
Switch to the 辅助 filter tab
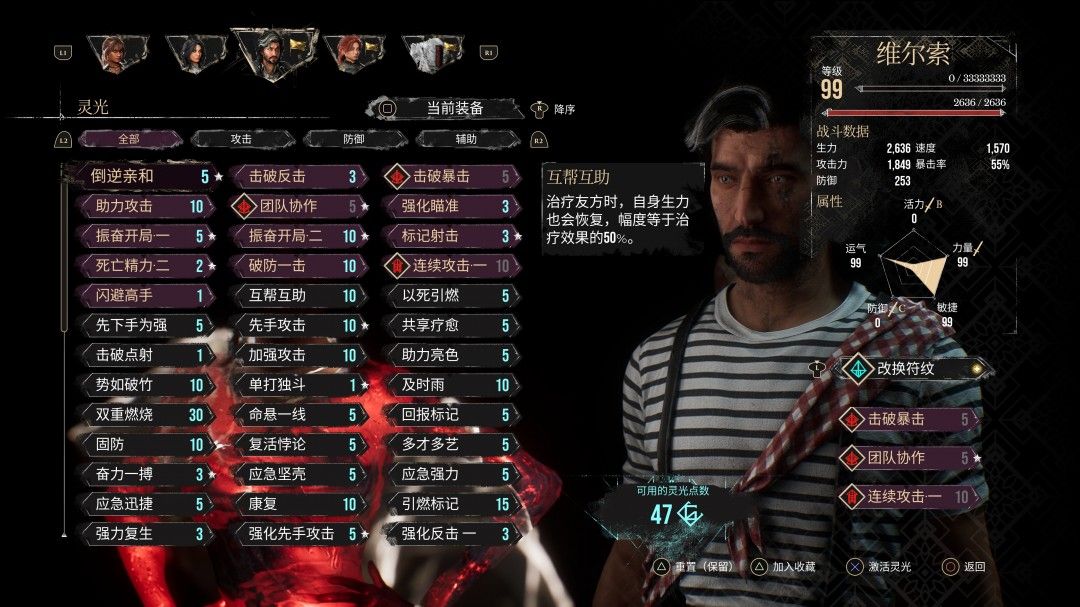tap(467, 139)
